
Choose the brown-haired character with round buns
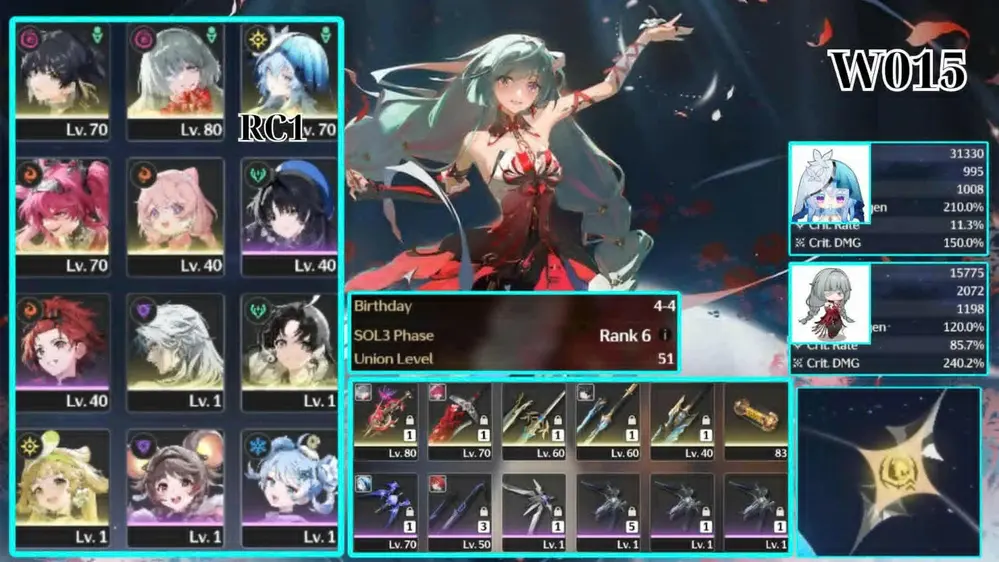click(176, 486)
